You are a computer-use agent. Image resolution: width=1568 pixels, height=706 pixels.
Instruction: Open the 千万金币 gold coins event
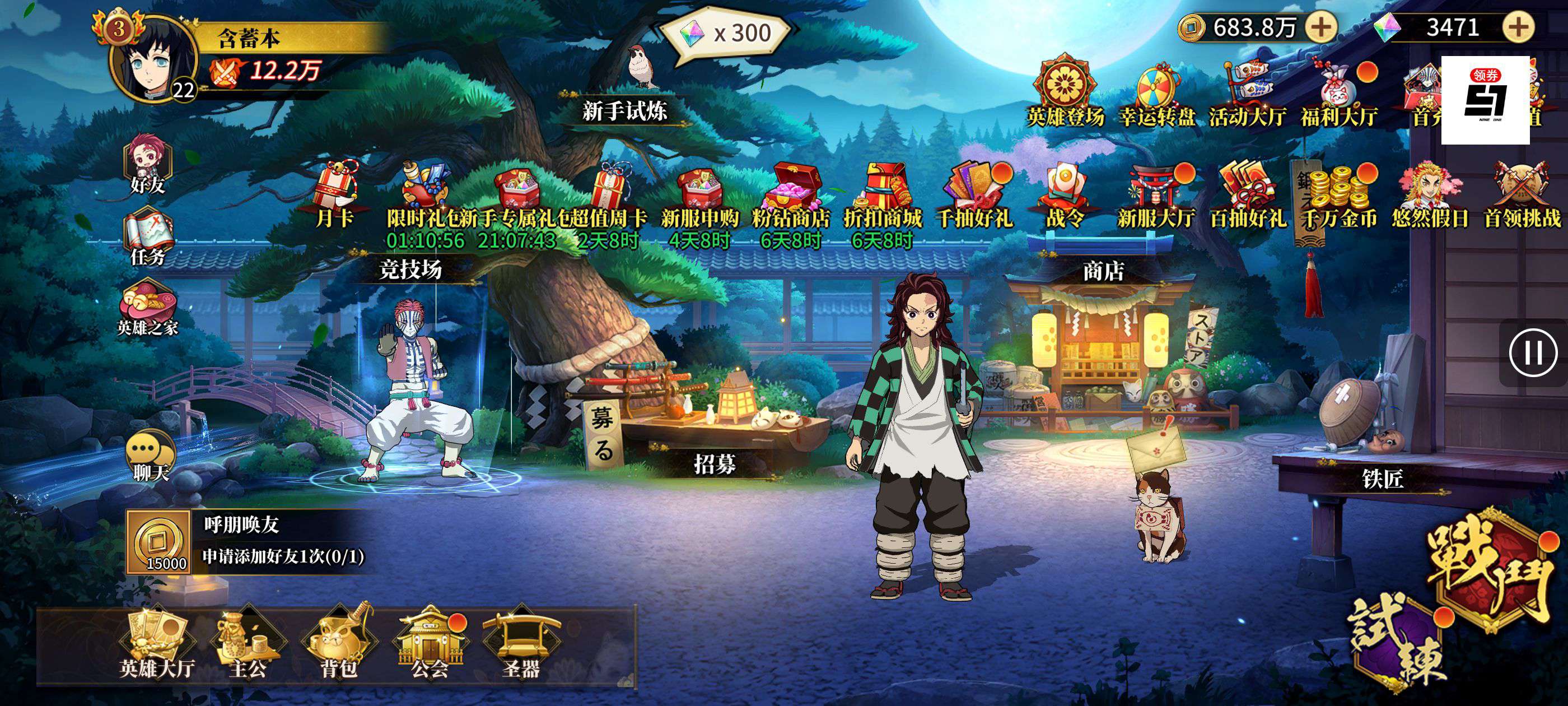[x=1338, y=195]
